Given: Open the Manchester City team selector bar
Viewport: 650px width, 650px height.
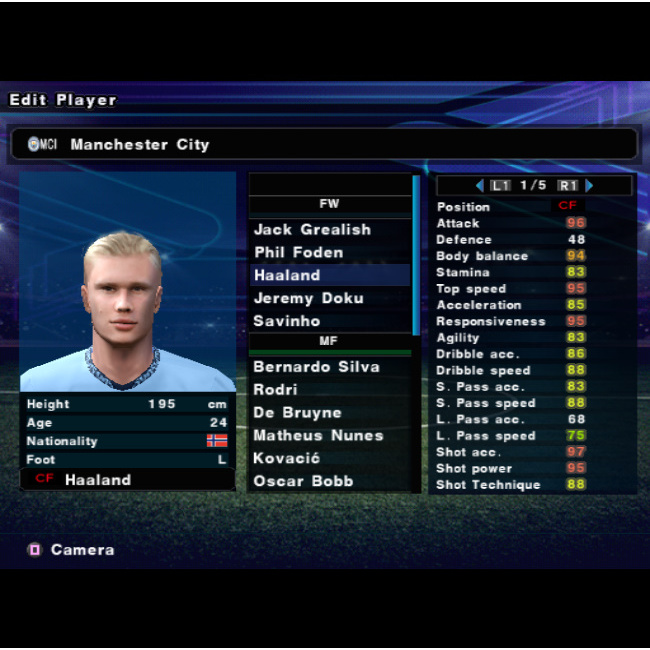Looking at the screenshot, I should pos(325,144).
